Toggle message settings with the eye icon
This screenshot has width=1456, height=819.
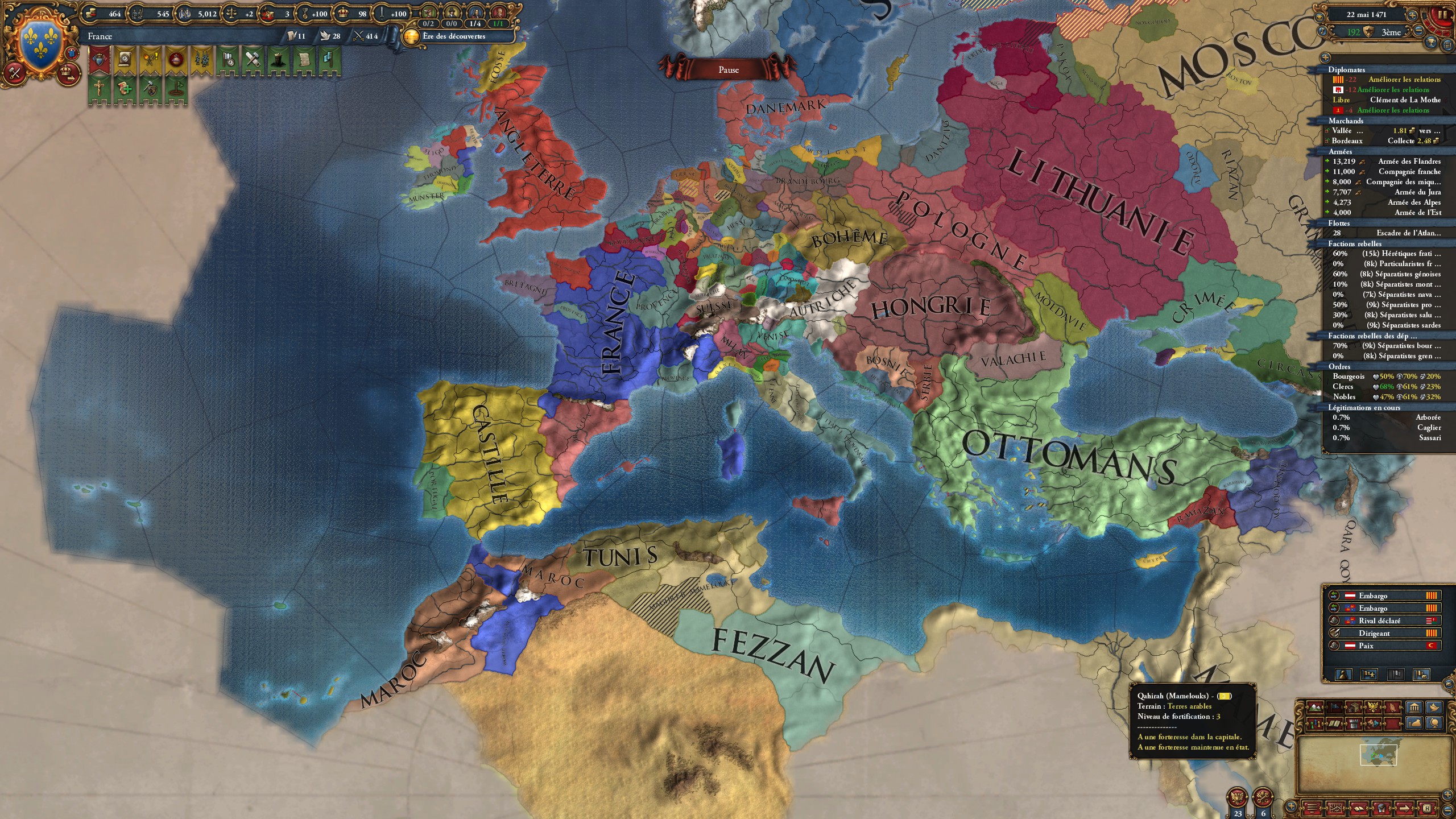click(1320, 18)
